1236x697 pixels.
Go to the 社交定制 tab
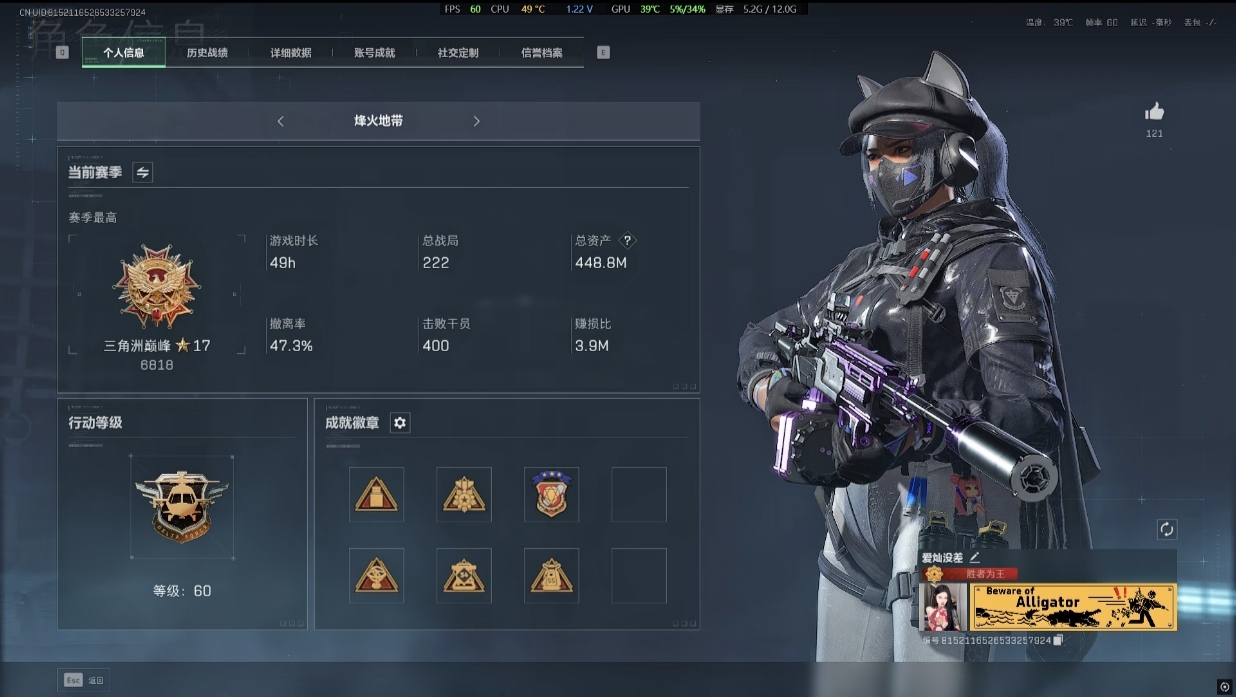pyautogui.click(x=458, y=53)
